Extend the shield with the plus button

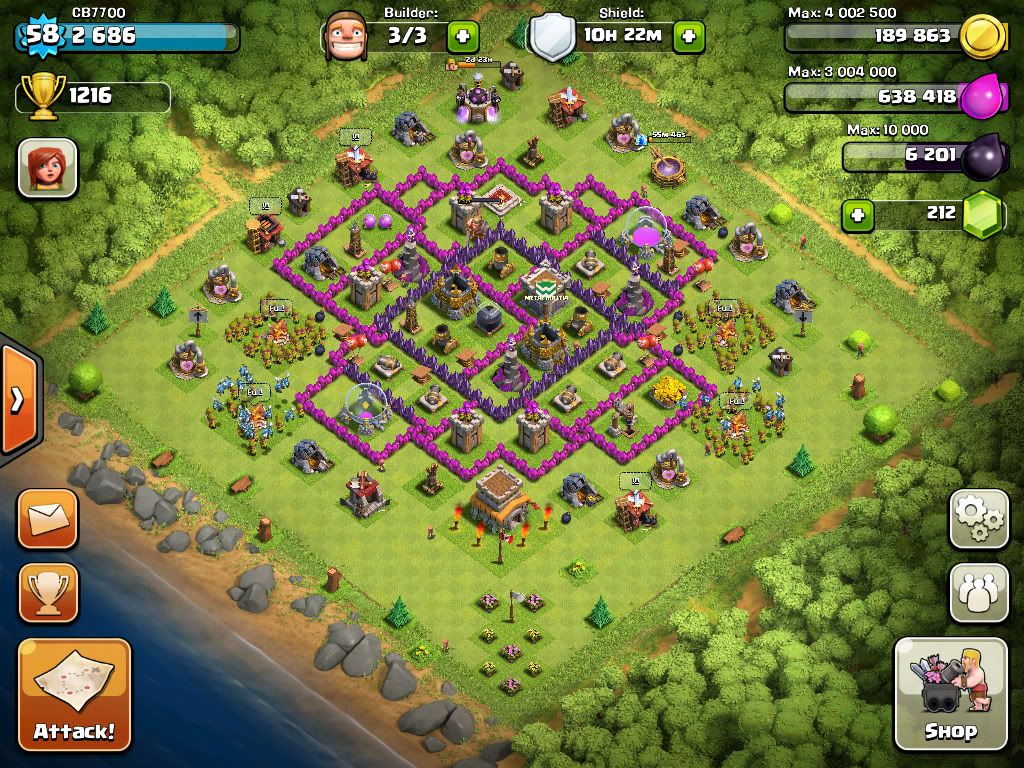(688, 38)
